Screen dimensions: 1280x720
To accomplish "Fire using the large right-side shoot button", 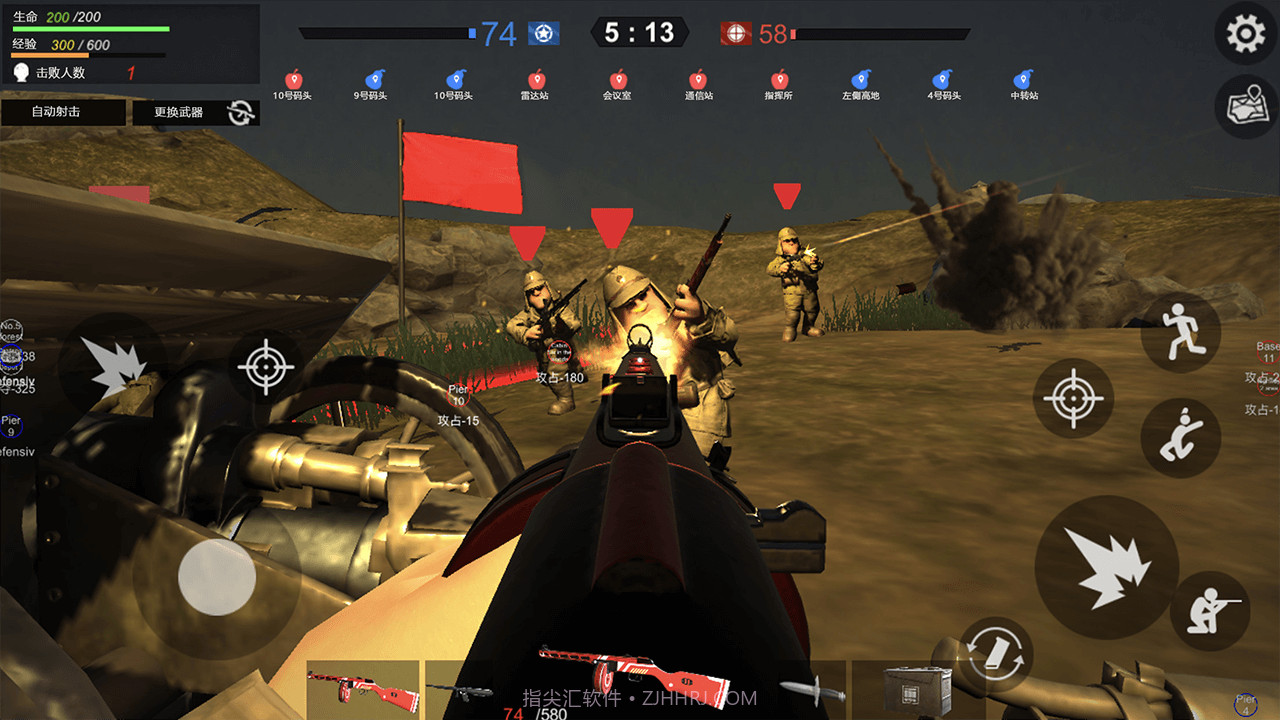I will [x=1107, y=567].
